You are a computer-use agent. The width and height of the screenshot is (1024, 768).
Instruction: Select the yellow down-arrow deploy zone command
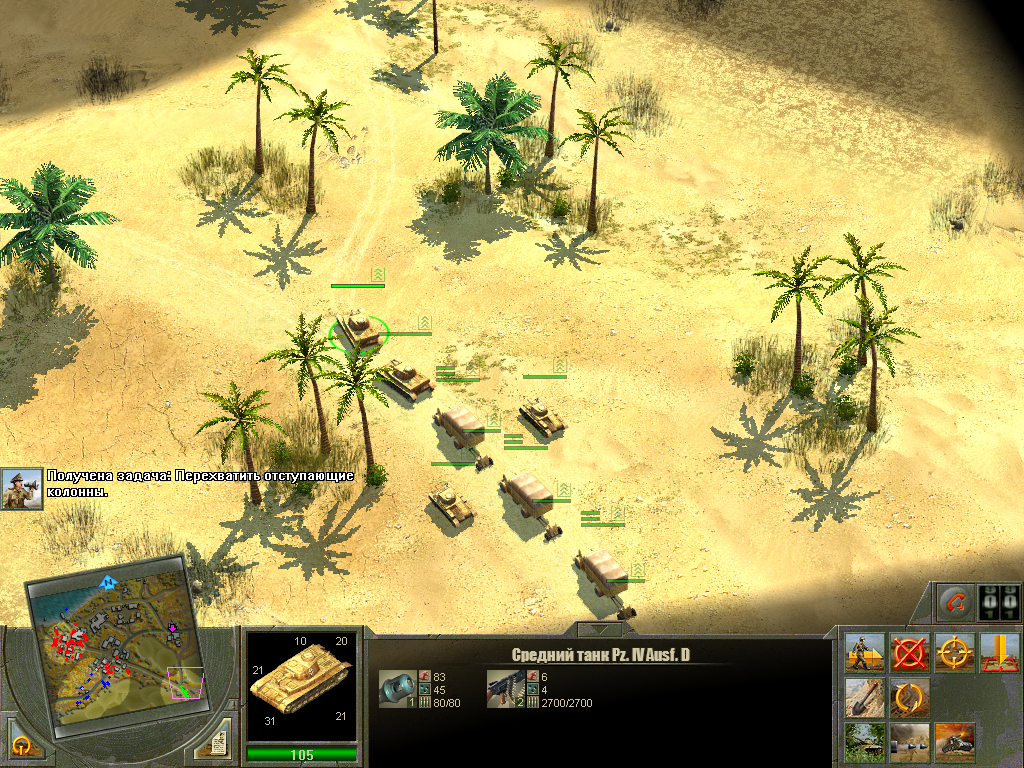[x=998, y=653]
